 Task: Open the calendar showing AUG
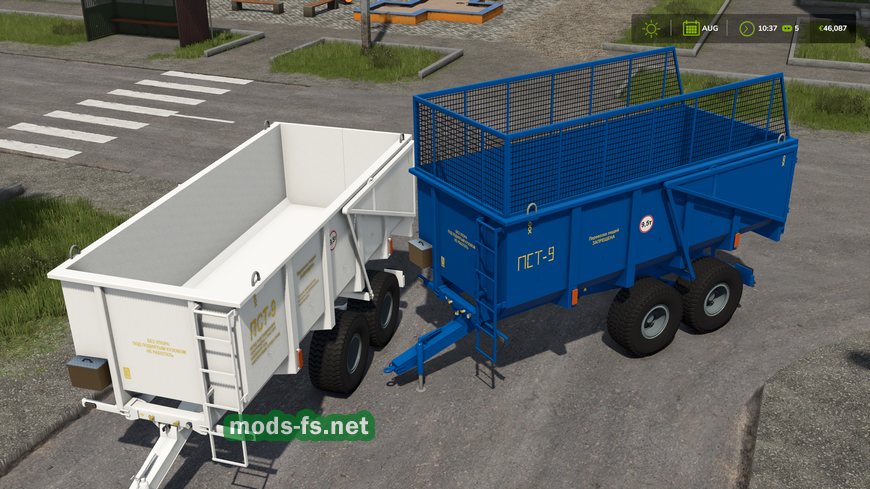click(690, 28)
